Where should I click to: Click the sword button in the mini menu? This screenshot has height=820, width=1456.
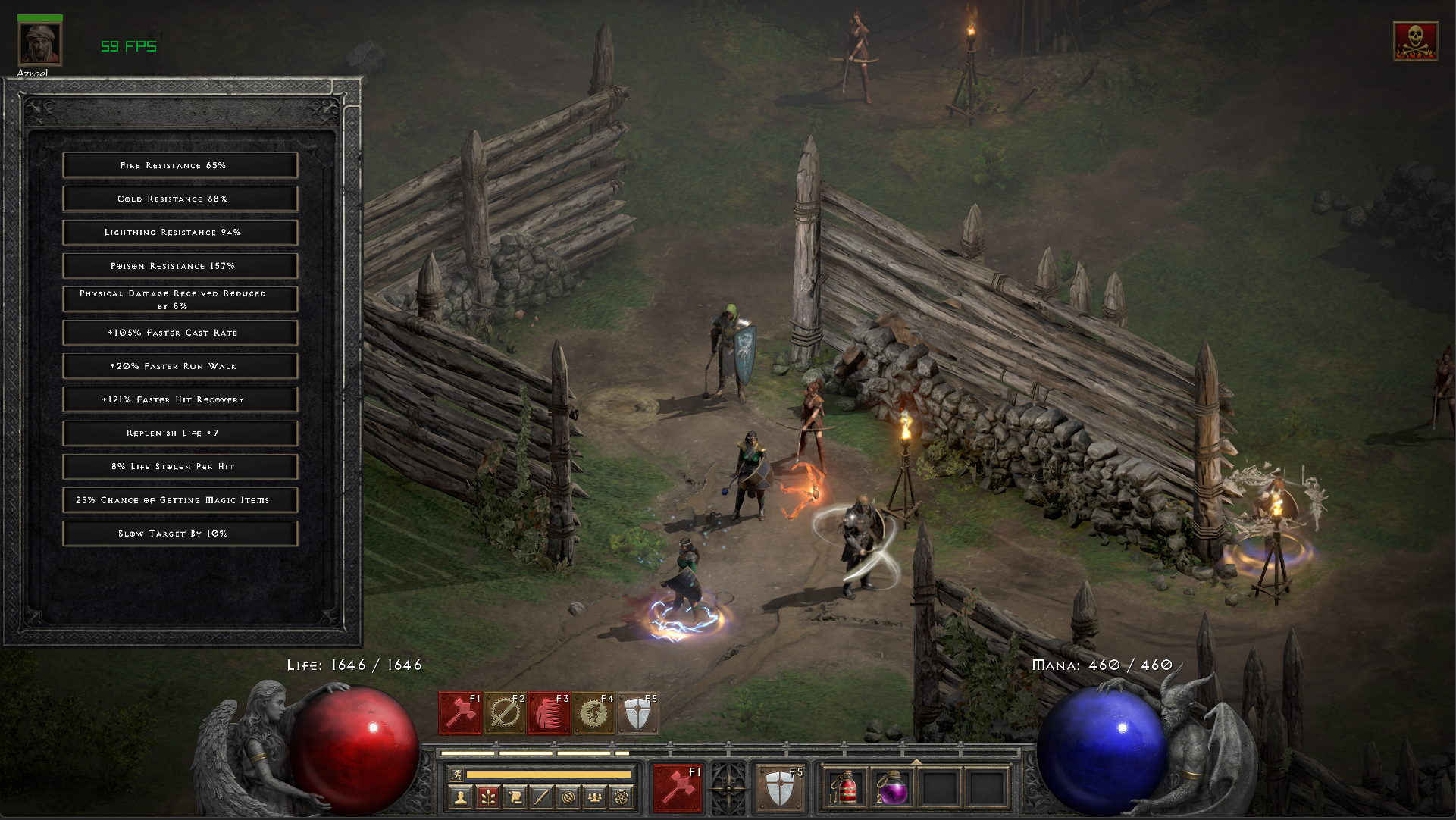(x=541, y=797)
